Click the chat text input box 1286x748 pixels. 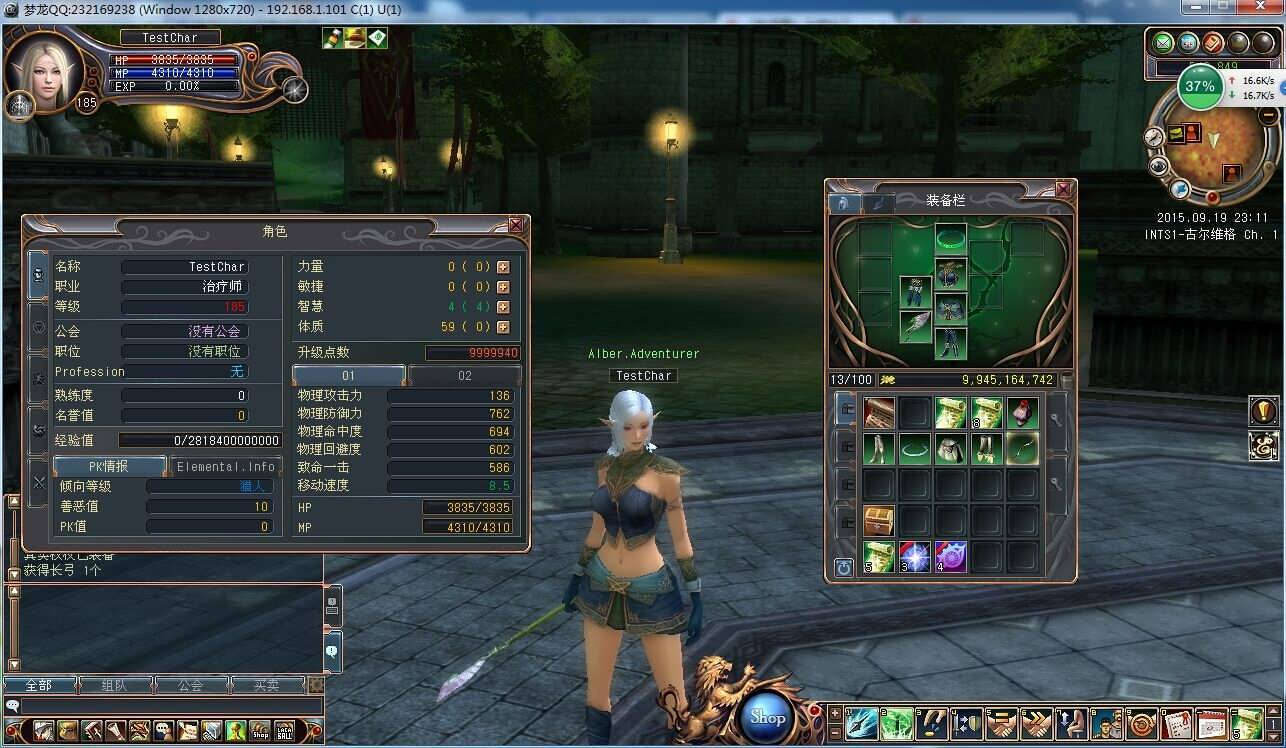(x=170, y=706)
